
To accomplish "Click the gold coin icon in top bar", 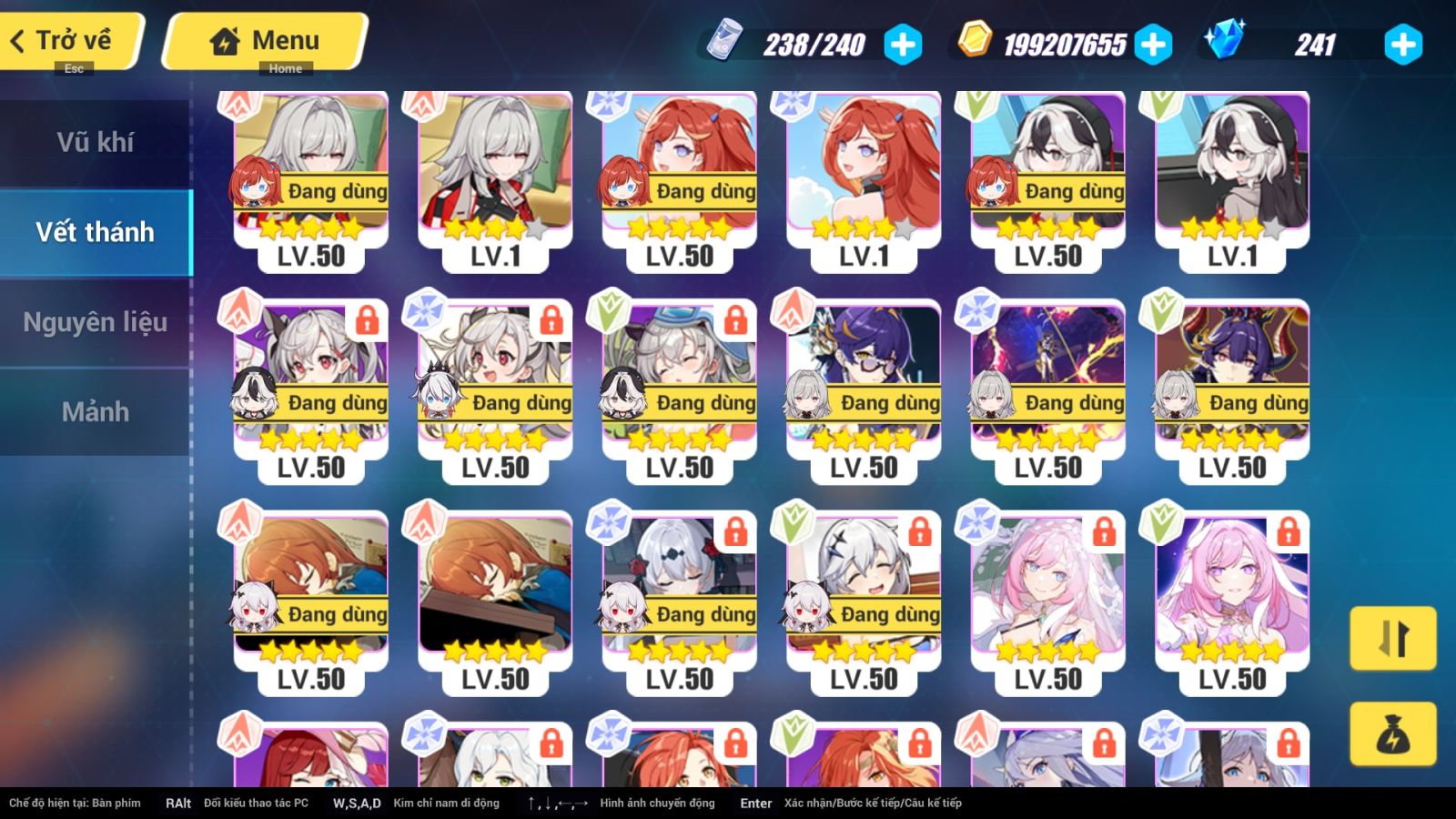I will coord(975,42).
